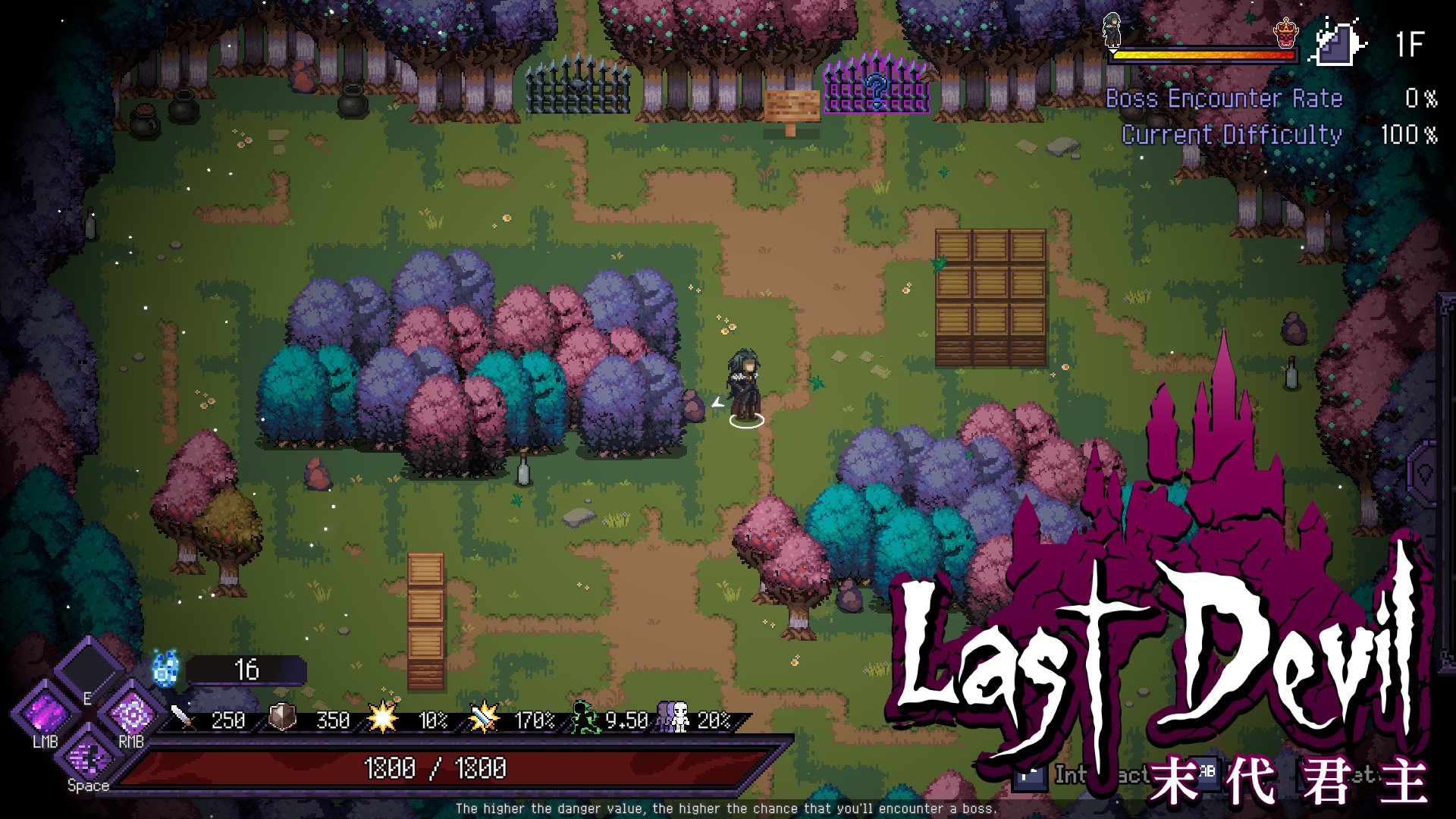Click the Boss Encounter Rate label
This screenshot has height=819, width=1456.
[x=1224, y=99]
